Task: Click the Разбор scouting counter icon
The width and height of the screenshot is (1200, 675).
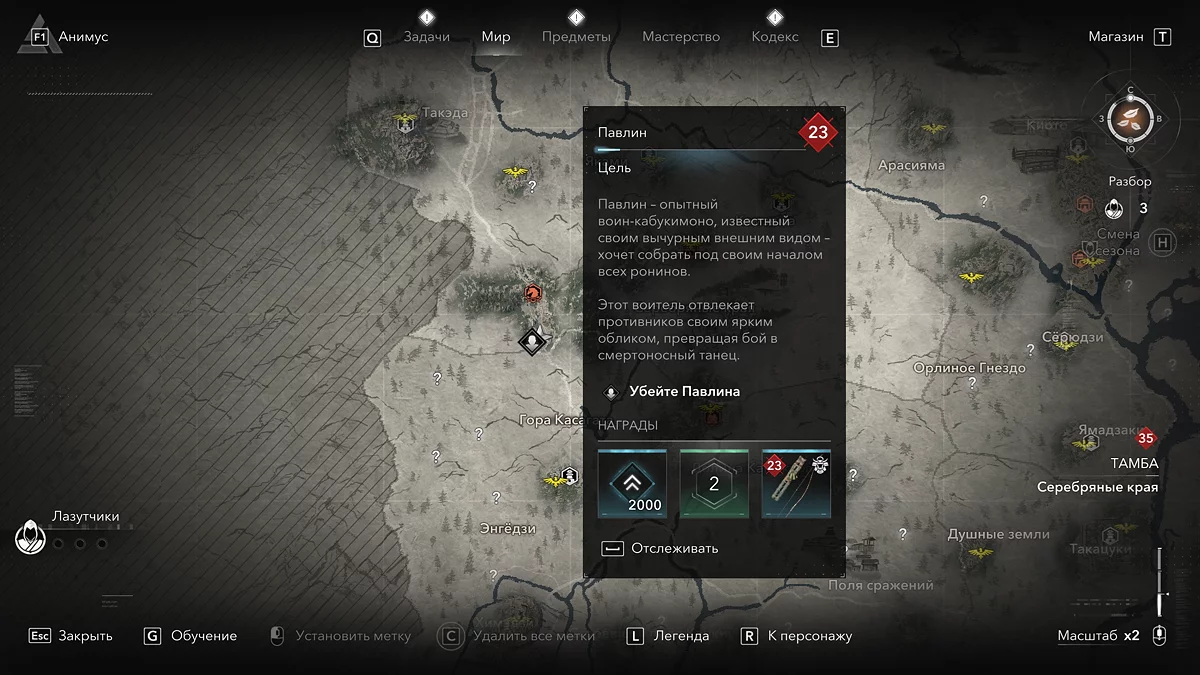Action: (x=1115, y=209)
